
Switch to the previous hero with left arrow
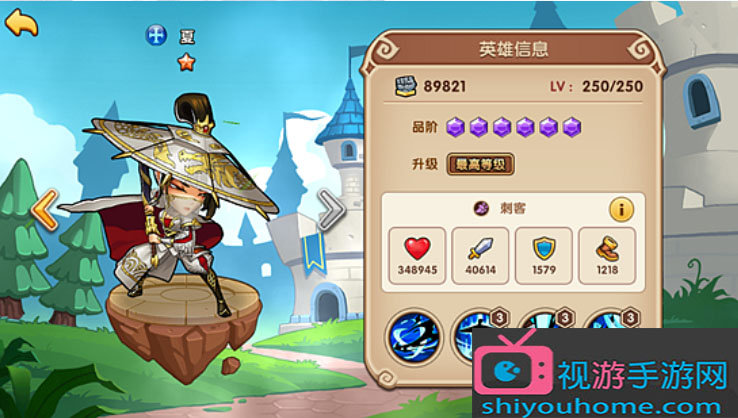click(x=43, y=211)
